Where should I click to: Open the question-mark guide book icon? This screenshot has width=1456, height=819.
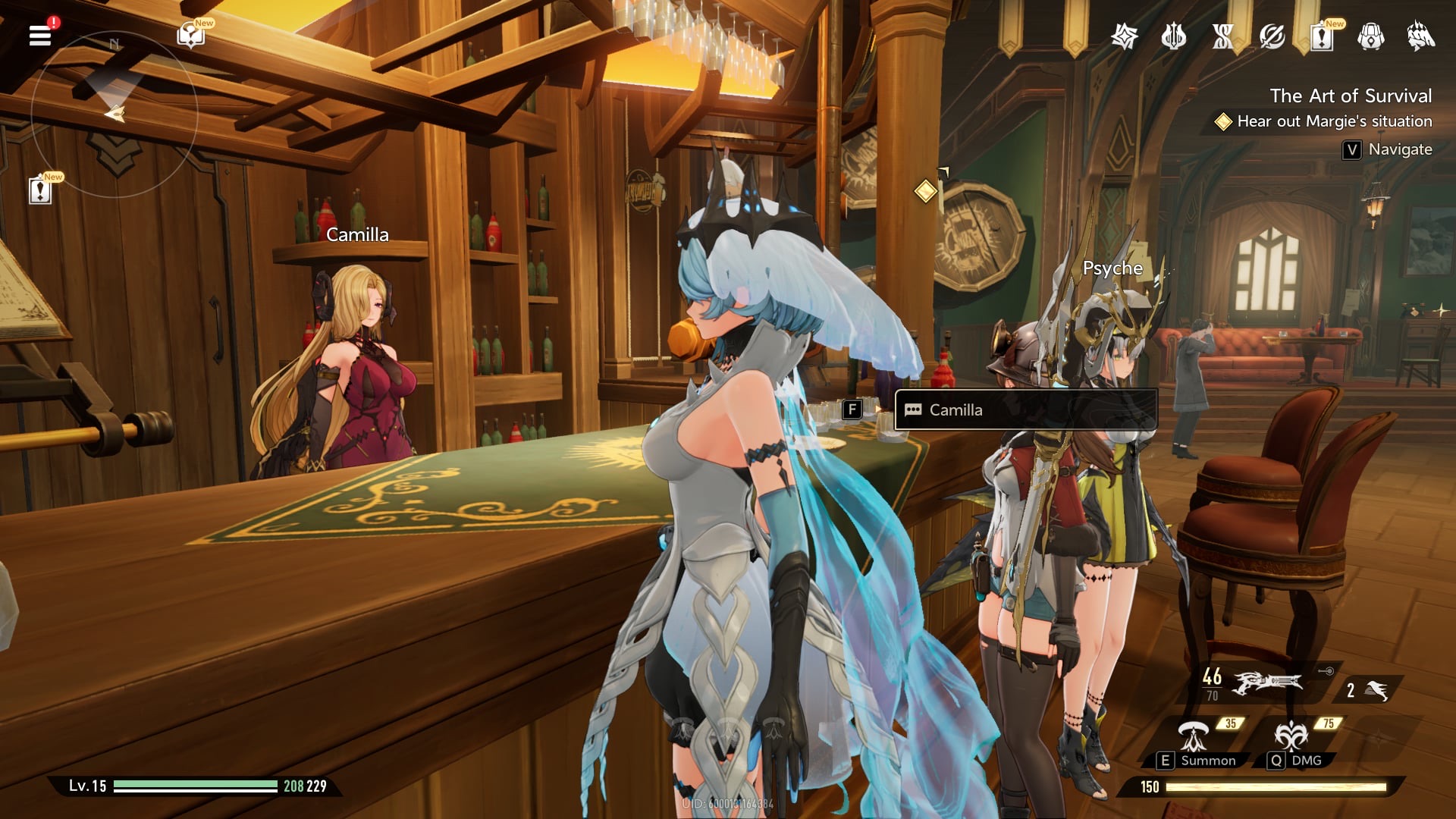click(190, 35)
